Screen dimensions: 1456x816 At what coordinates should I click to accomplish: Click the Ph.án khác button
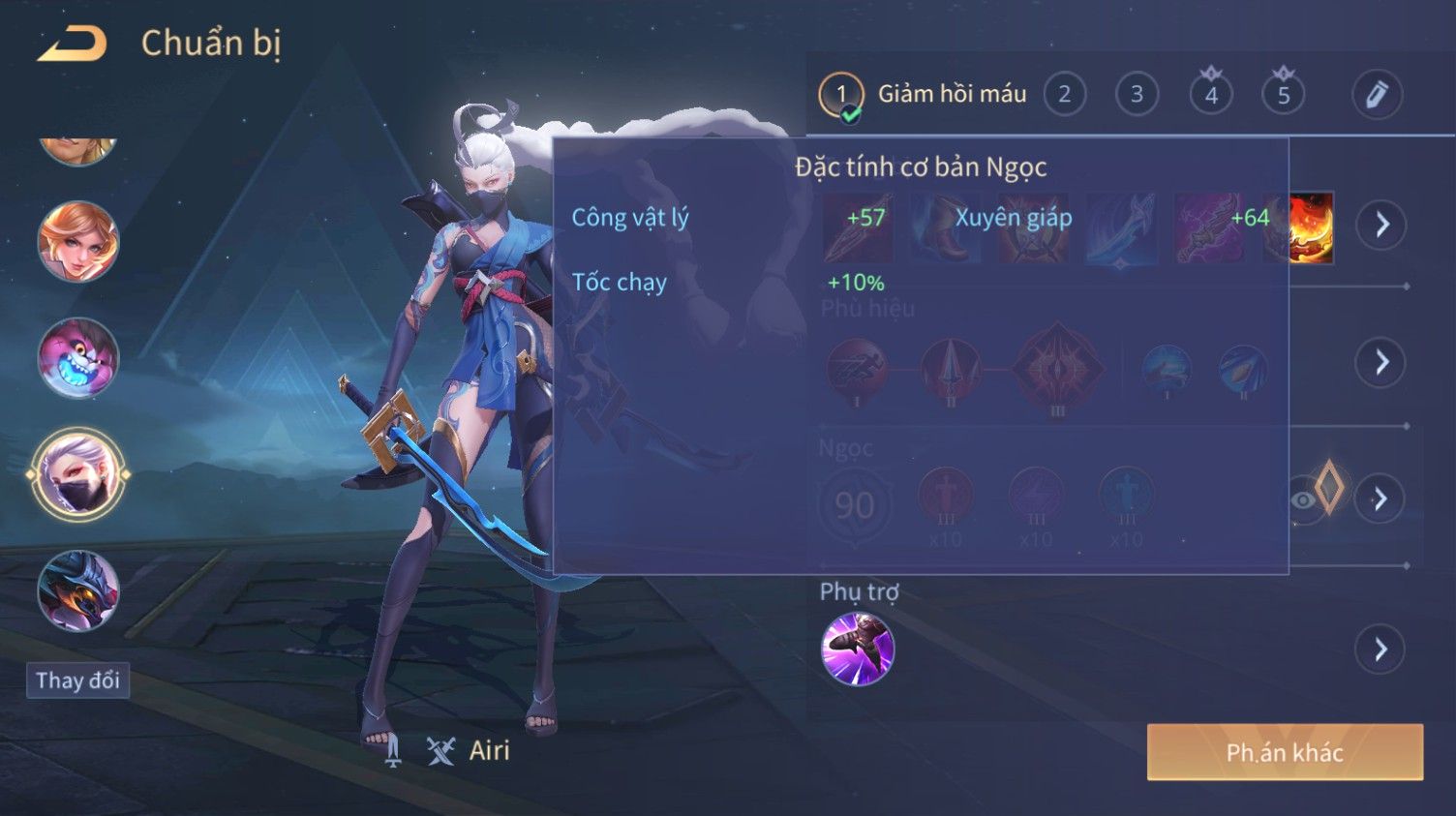coord(1285,752)
